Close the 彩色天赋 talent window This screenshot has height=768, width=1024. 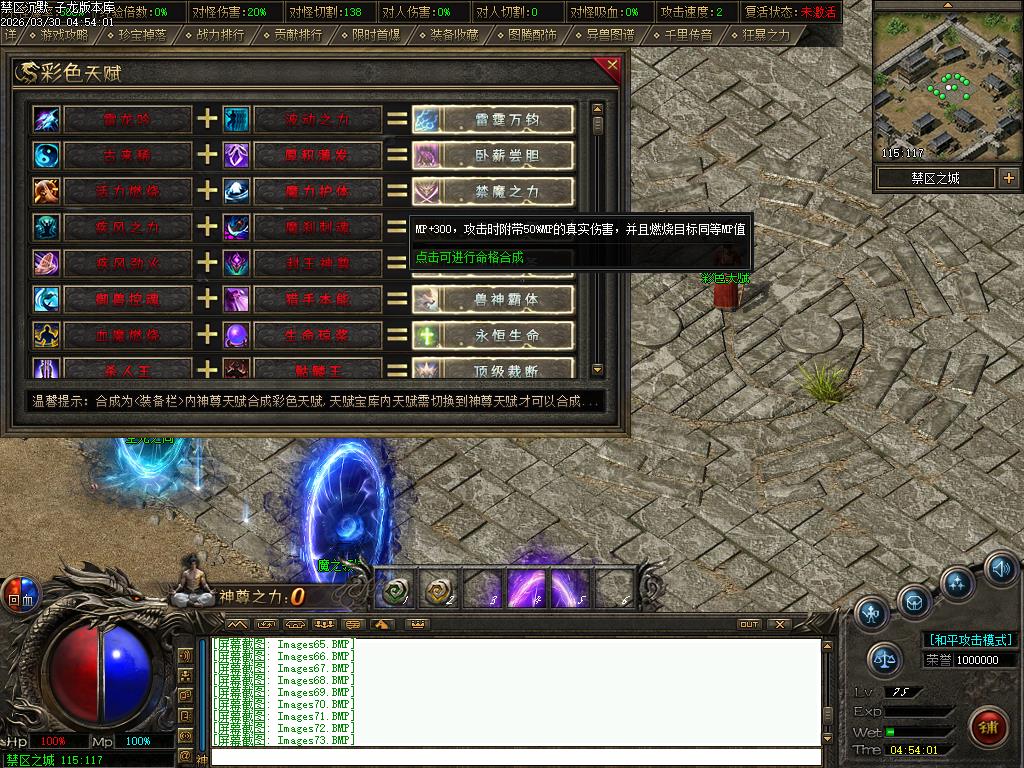(x=612, y=66)
